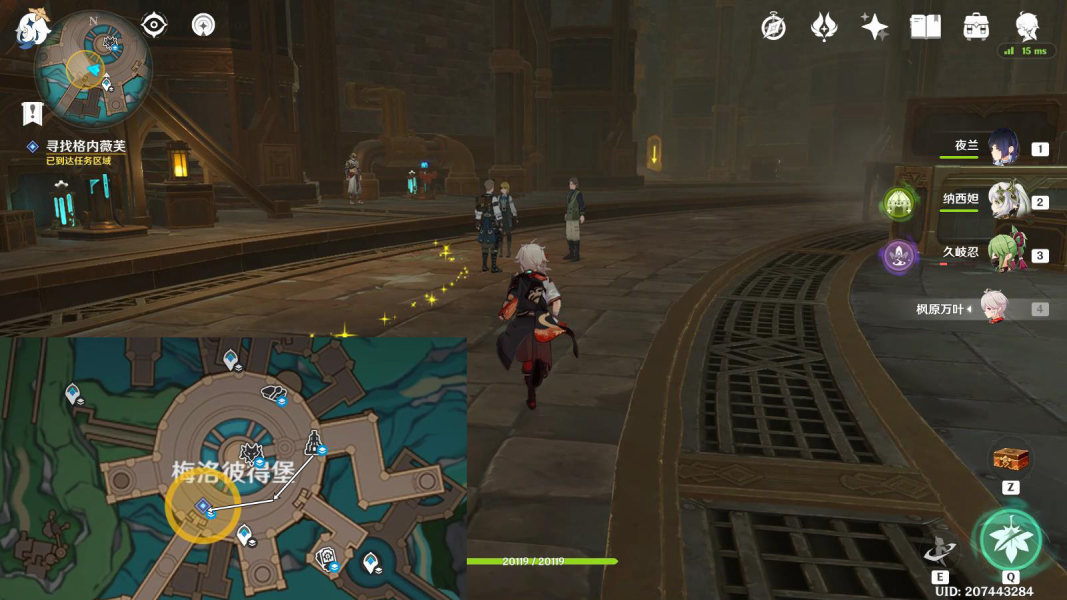
Task: Open the backpack inventory
Action: [x=977, y=27]
